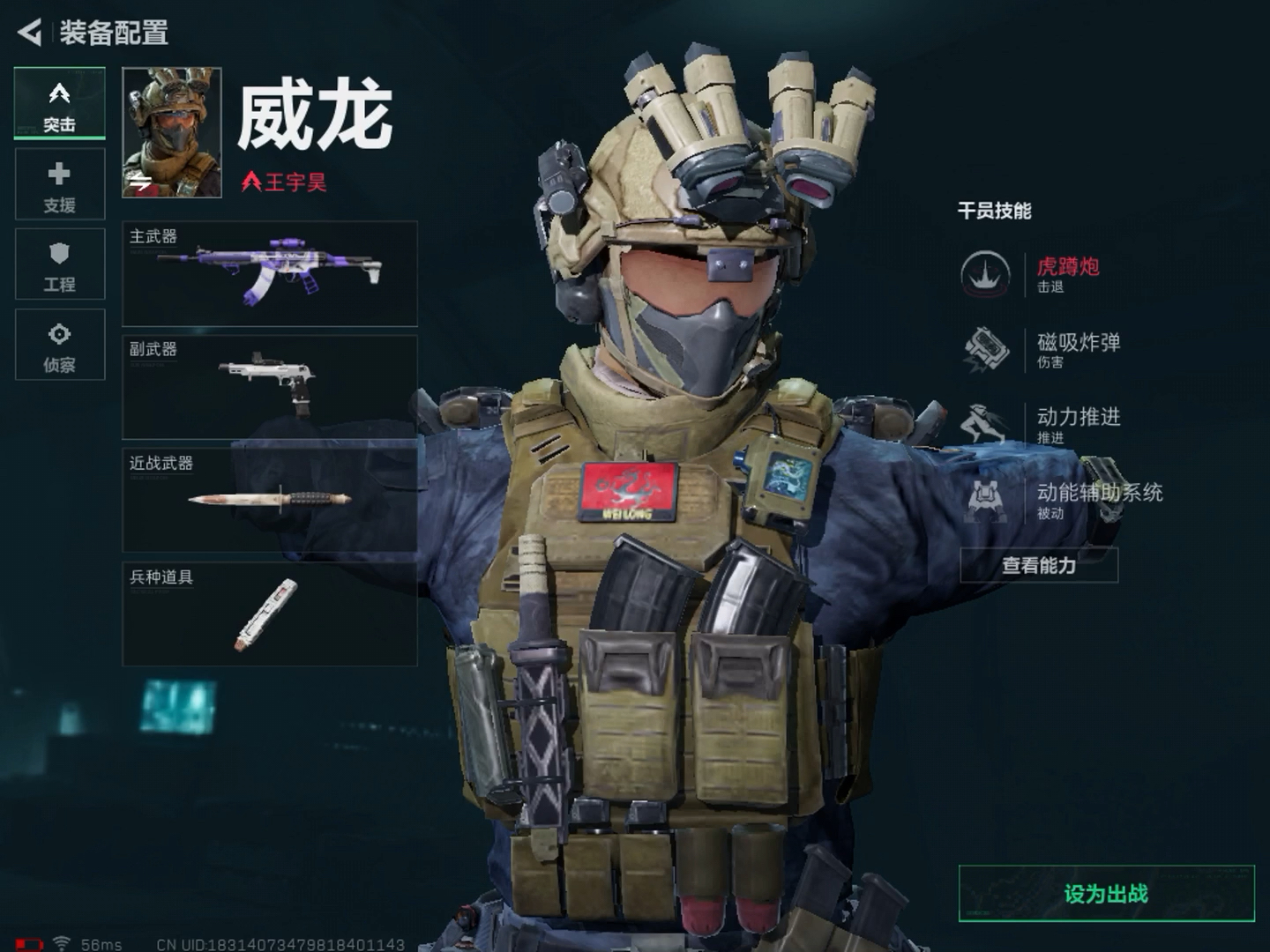
Task: Confirm with the 设为出战 button
Action: pyautogui.click(x=1106, y=894)
